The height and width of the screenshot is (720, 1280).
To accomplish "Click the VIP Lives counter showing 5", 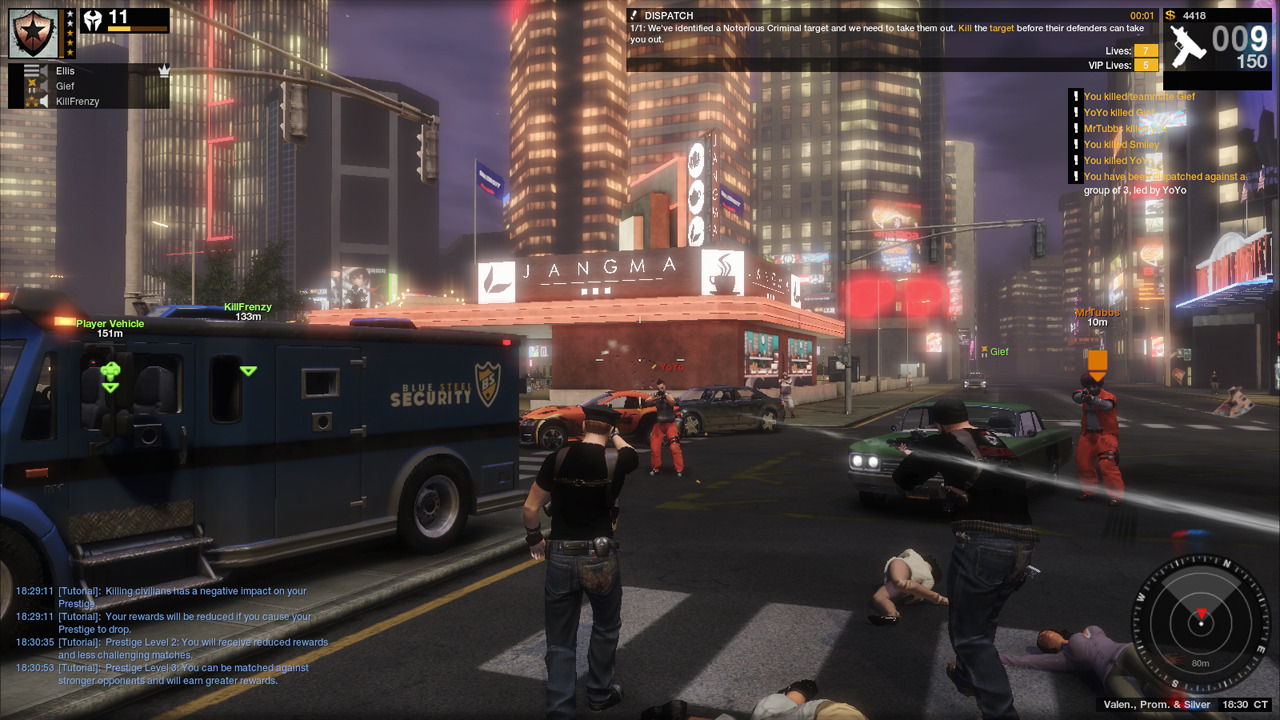I will pyautogui.click(x=1145, y=65).
